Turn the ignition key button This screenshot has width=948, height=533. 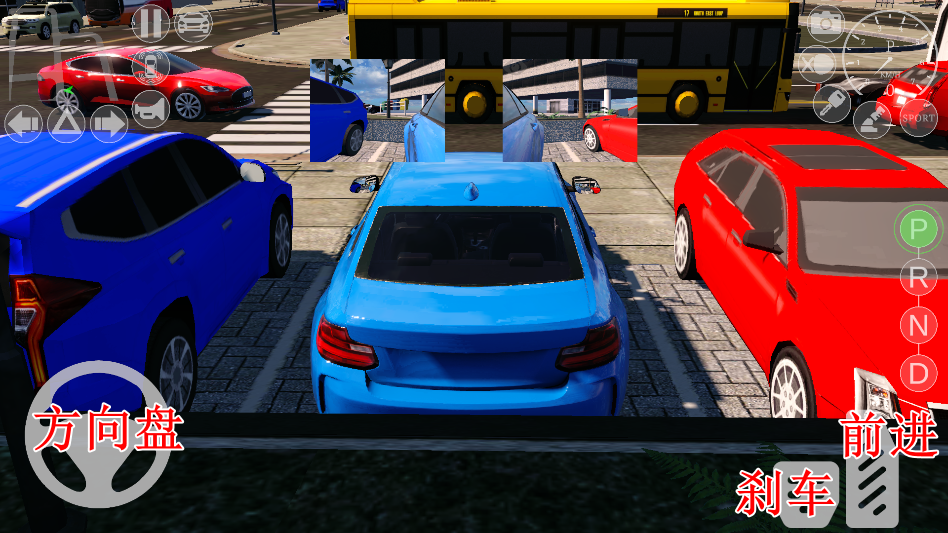tap(831, 103)
